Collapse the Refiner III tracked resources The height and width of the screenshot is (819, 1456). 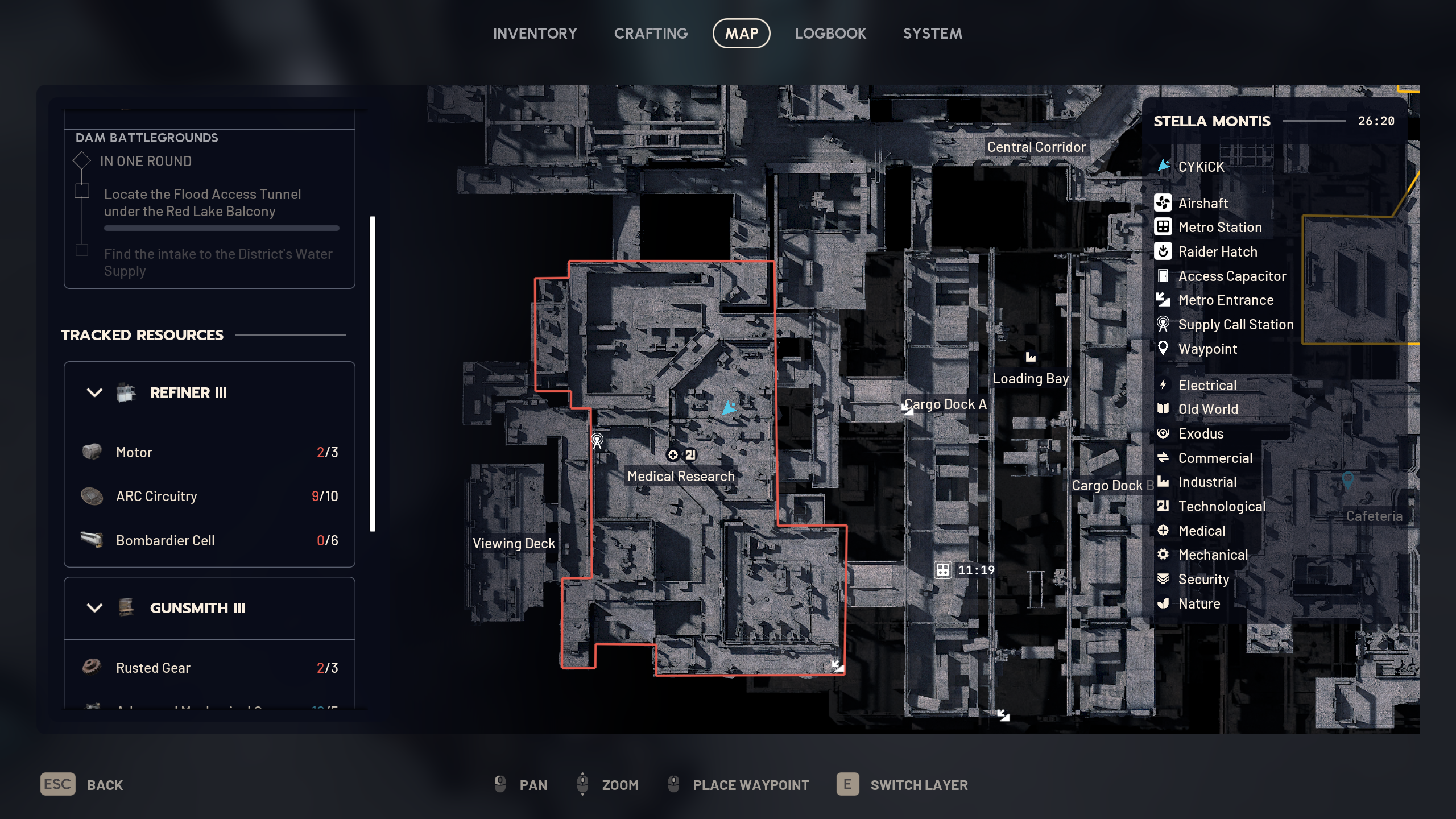(x=94, y=392)
